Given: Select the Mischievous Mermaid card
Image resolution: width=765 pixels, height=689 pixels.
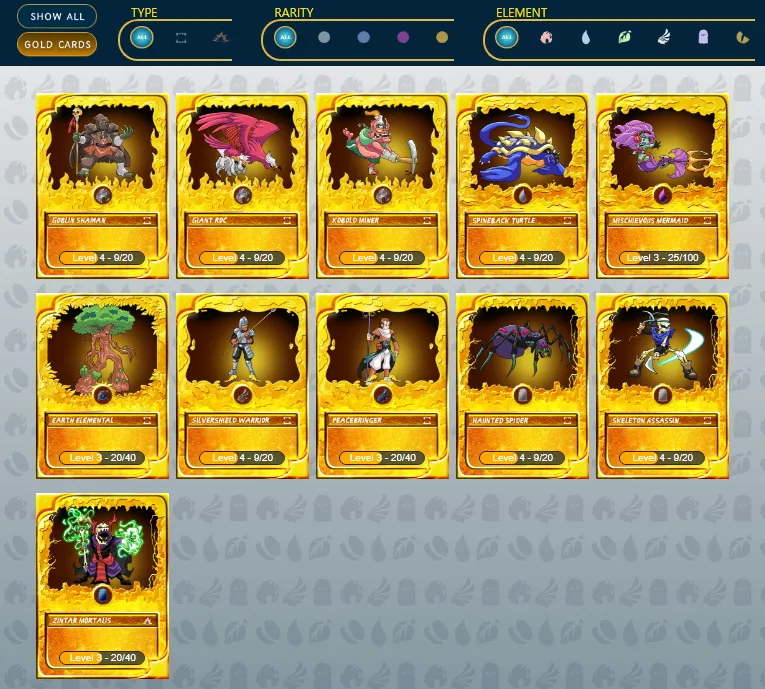Looking at the screenshot, I should tap(662, 185).
